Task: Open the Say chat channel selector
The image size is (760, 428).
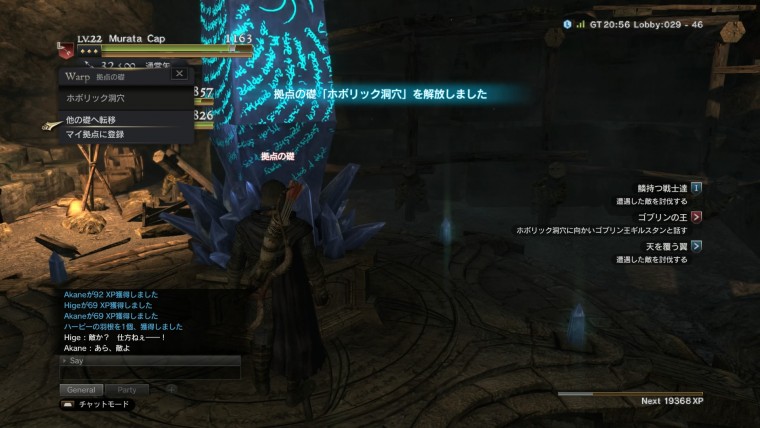Action: [75, 360]
